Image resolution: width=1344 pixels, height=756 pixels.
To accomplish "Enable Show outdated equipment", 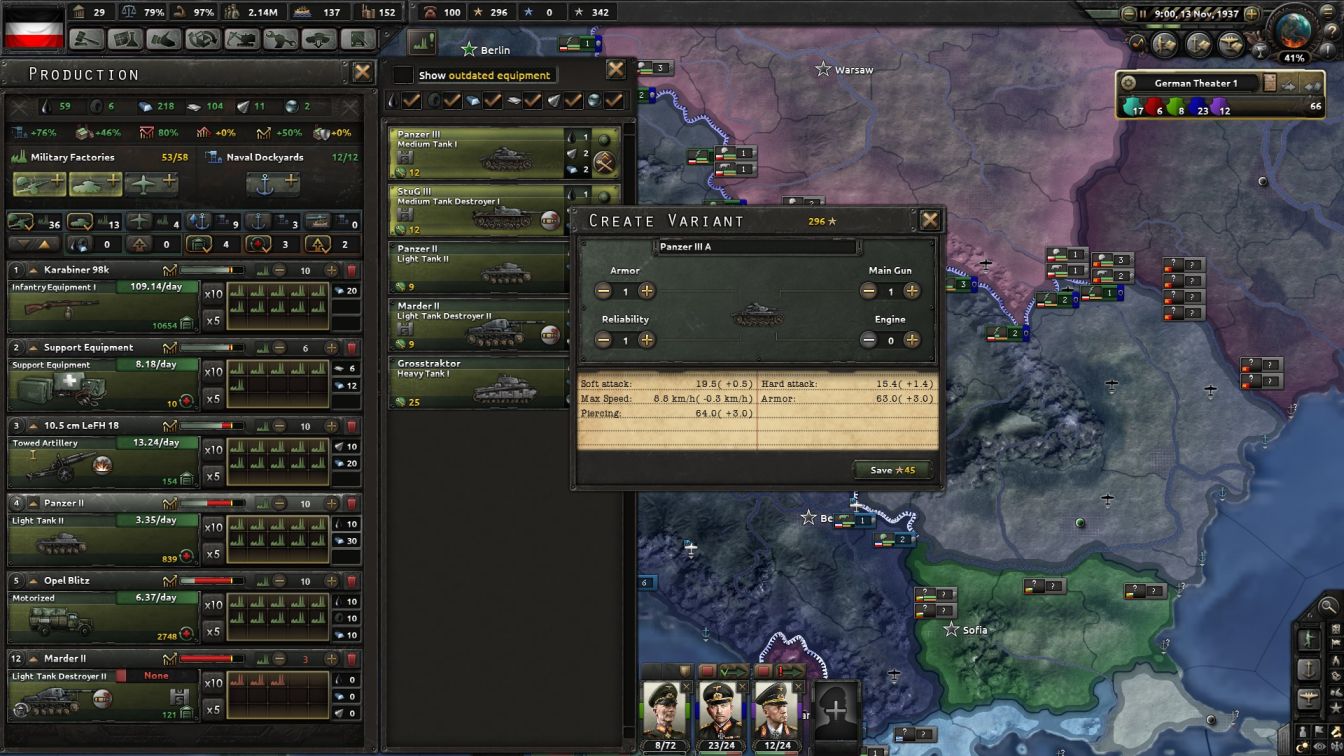I will pos(403,74).
